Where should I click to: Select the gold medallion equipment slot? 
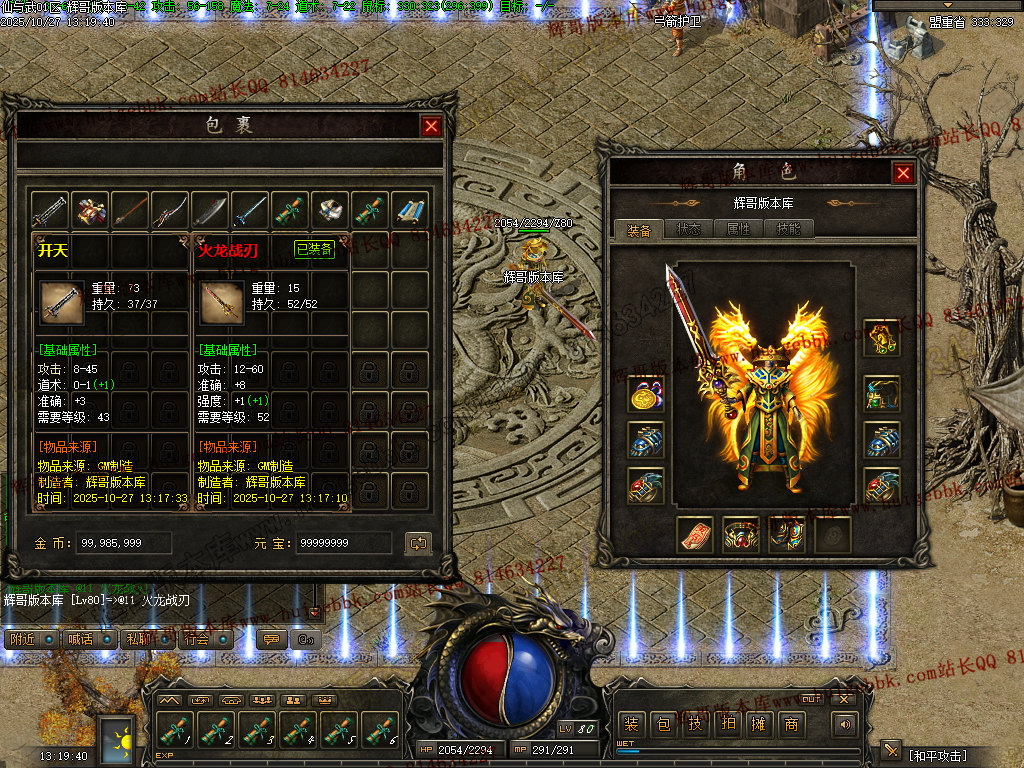(646, 395)
